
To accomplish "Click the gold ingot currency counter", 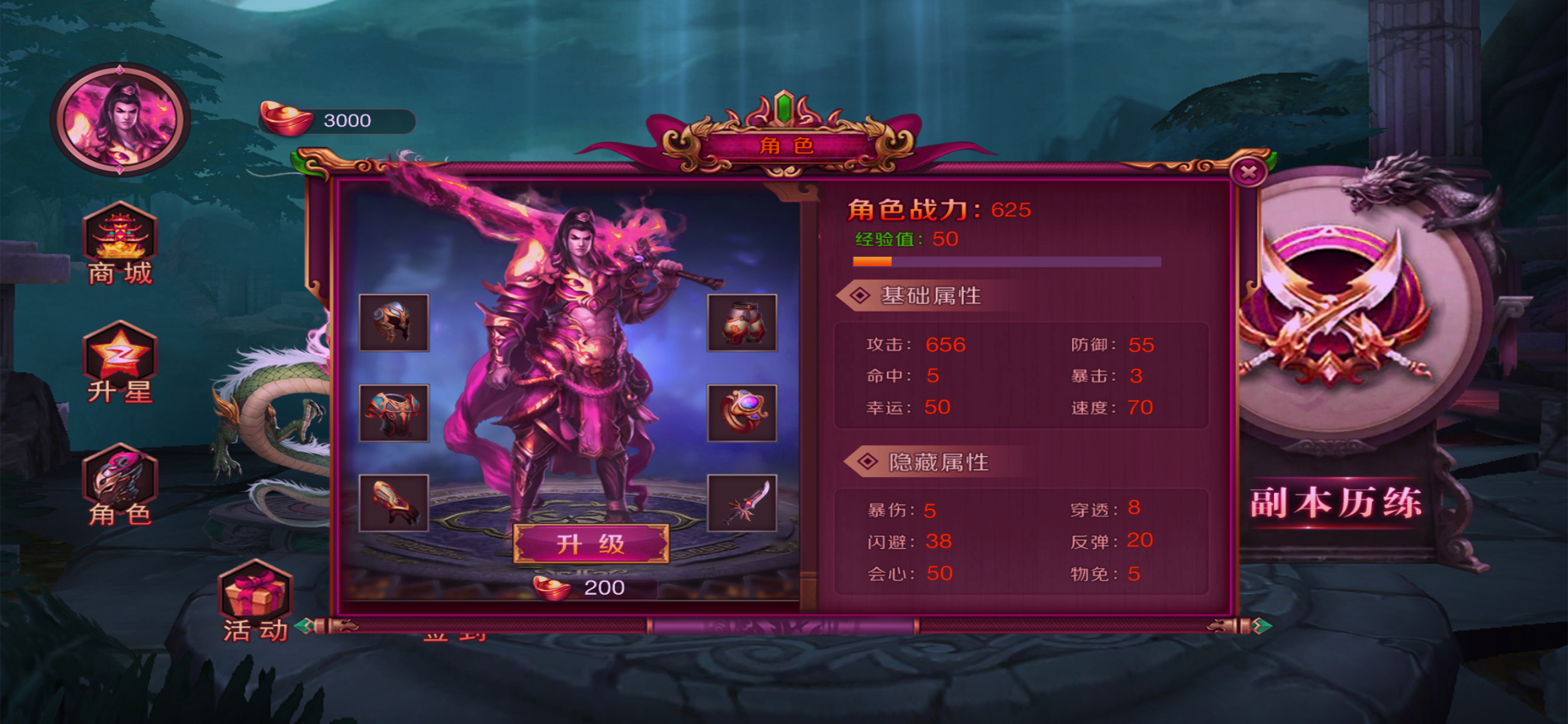I will point(337,121).
